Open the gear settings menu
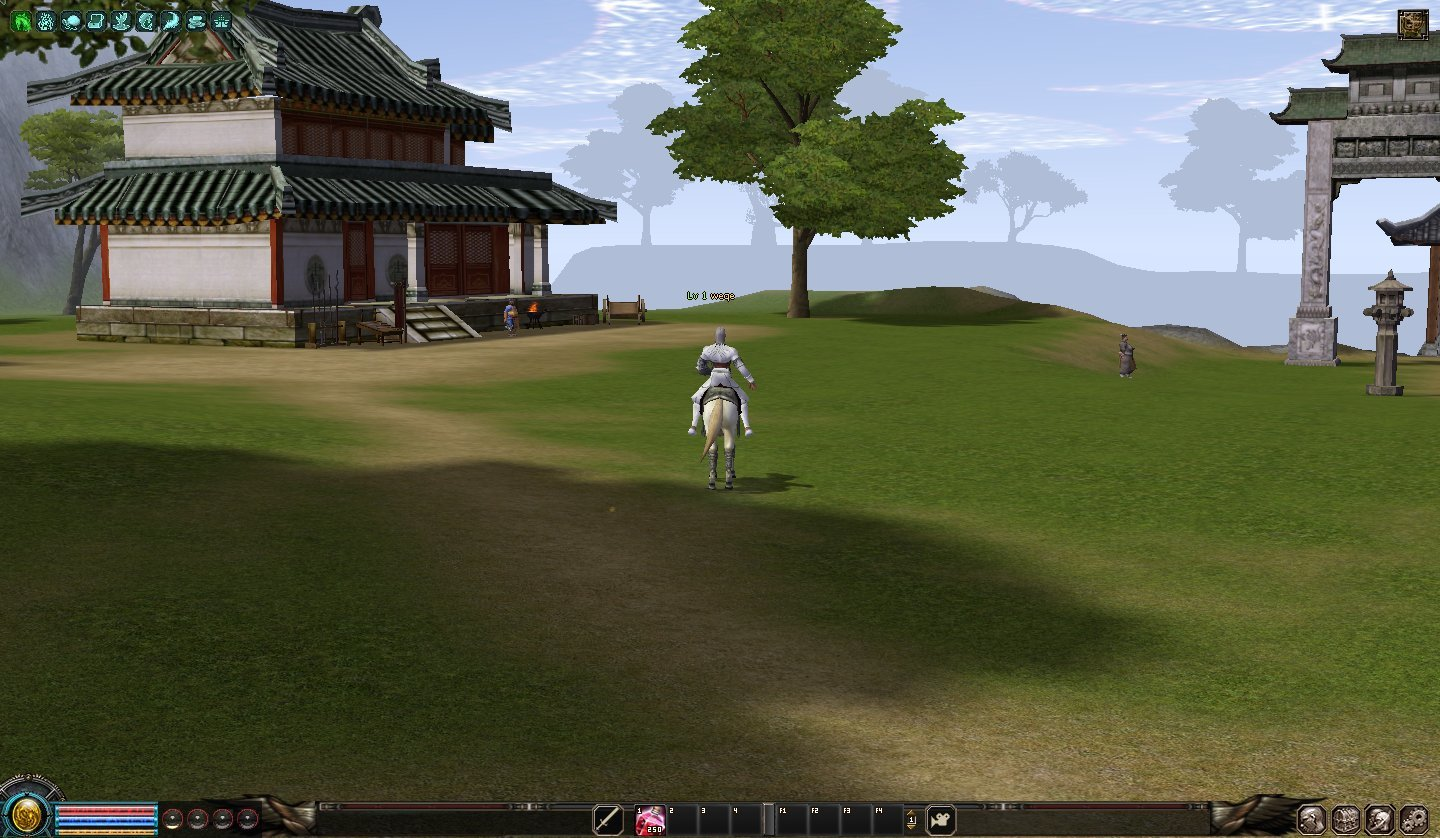1440x838 pixels. (x=1413, y=819)
